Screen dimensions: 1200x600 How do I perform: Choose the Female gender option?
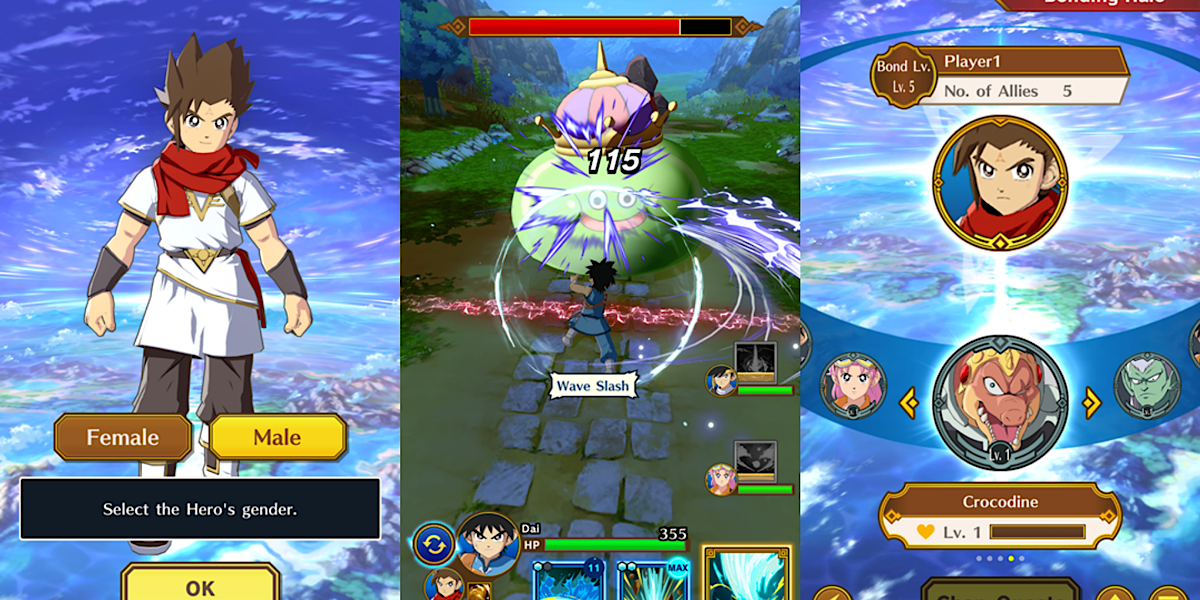click(x=123, y=437)
